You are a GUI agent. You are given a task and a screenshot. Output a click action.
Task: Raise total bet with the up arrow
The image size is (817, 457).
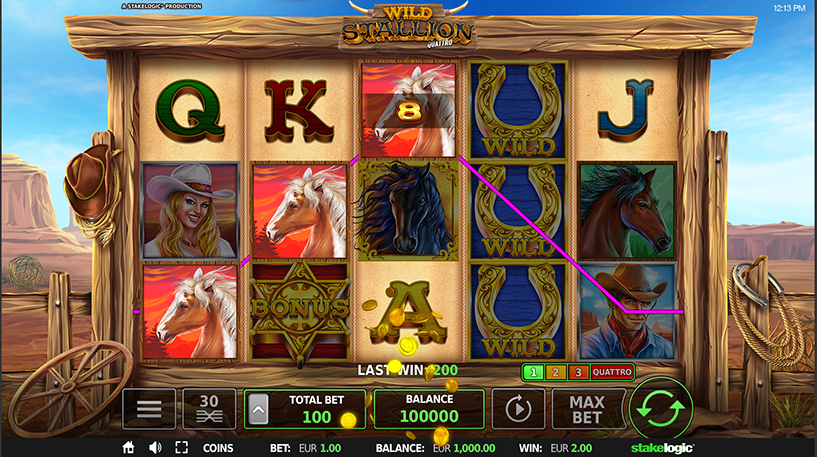258,408
